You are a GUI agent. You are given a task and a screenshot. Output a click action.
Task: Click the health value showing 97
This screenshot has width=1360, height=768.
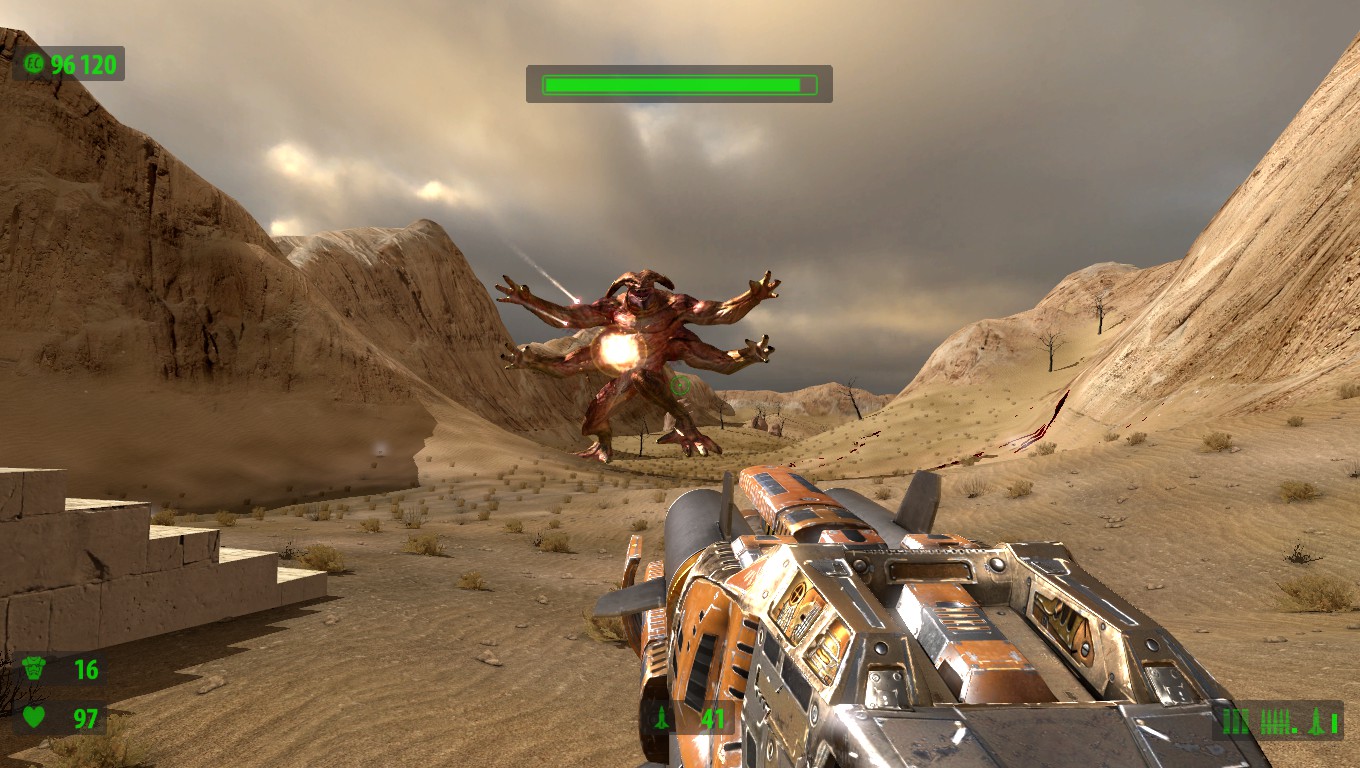[x=85, y=718]
